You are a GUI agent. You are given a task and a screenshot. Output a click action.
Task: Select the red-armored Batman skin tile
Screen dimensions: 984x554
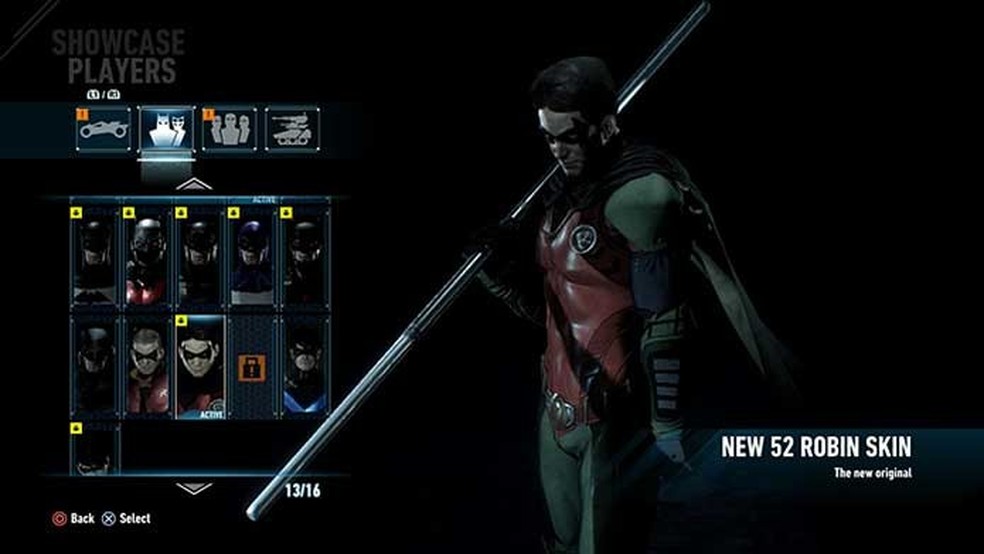point(147,257)
